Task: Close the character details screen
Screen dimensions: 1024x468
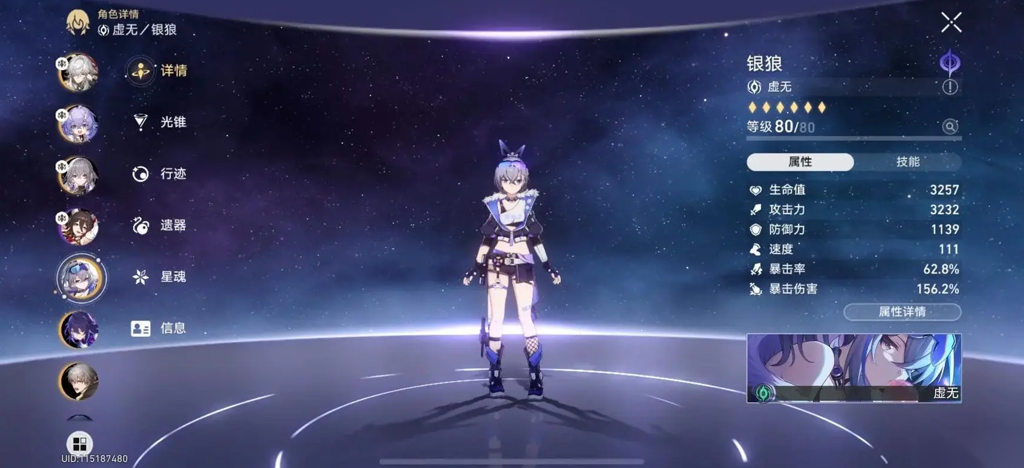Action: point(951,22)
